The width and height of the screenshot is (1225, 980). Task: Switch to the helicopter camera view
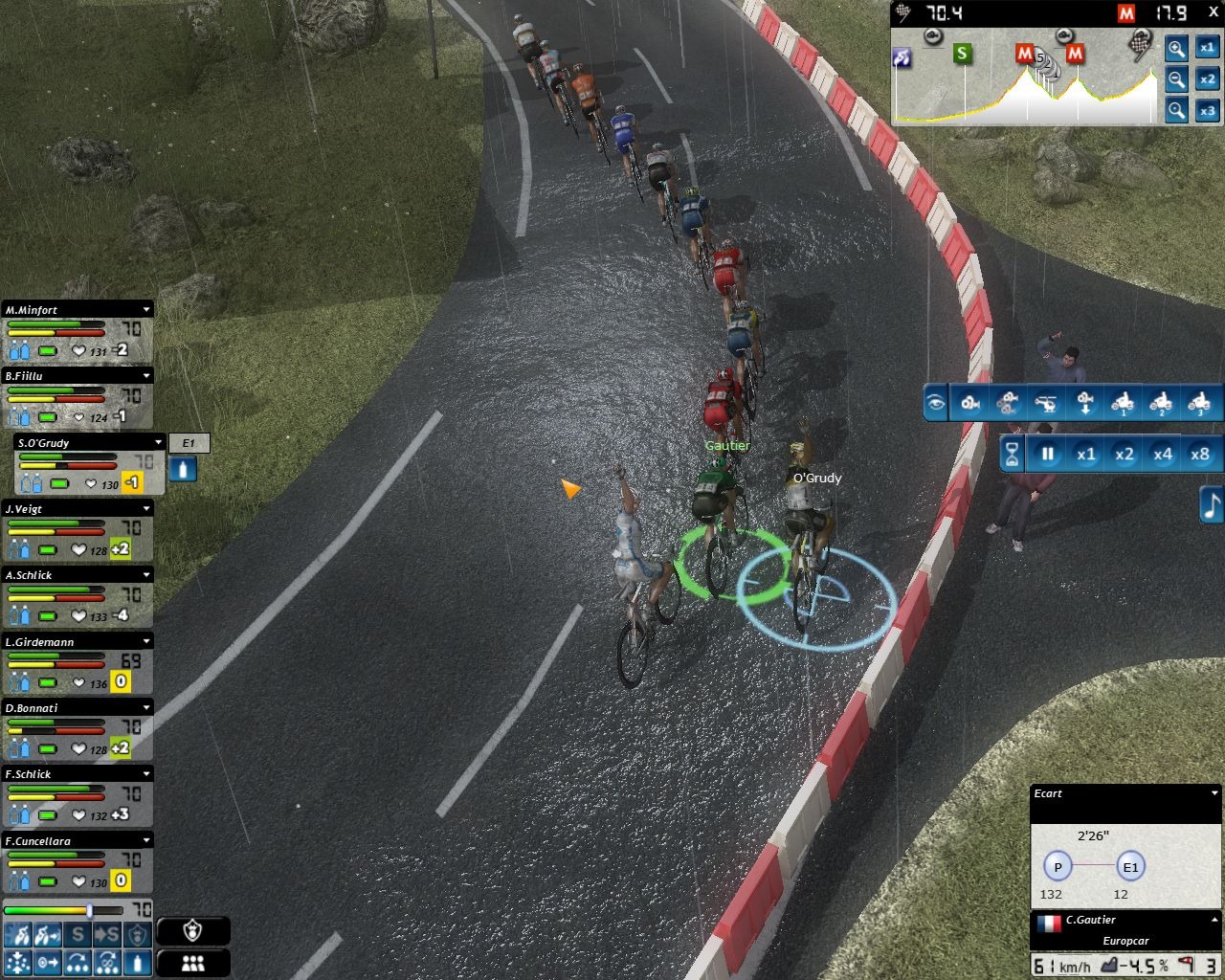pos(1047,403)
